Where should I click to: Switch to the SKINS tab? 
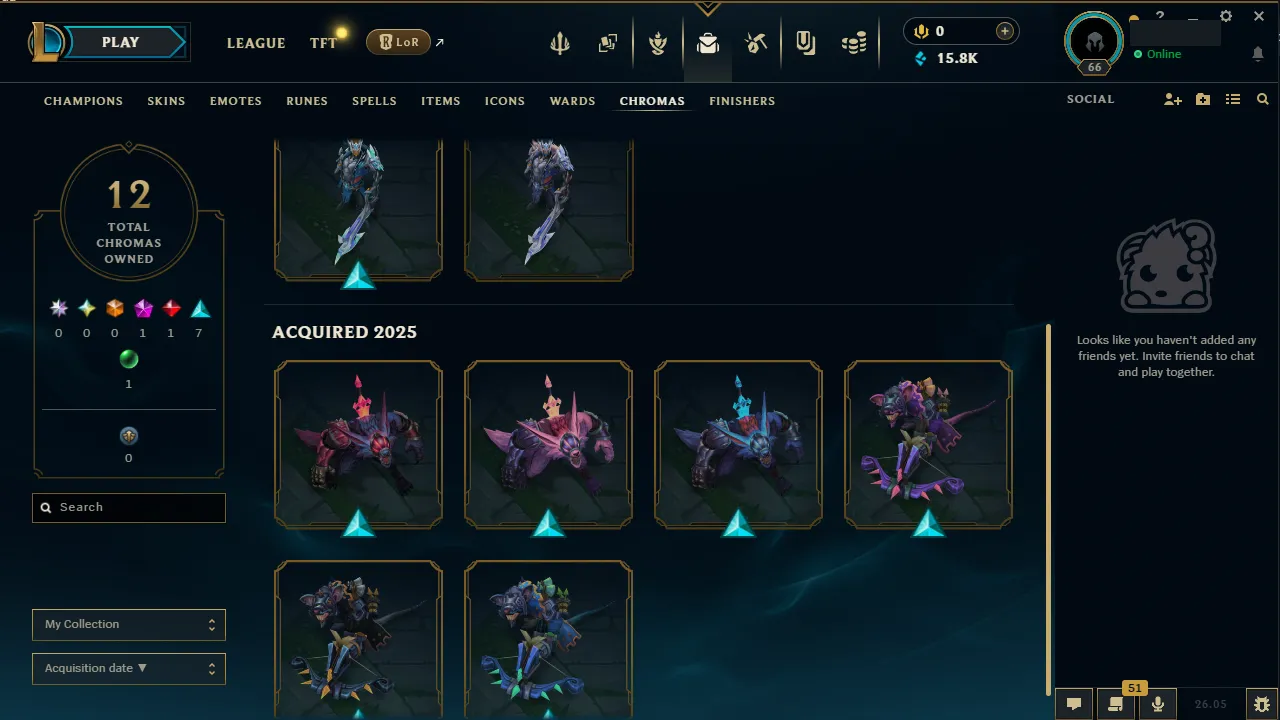coord(166,101)
